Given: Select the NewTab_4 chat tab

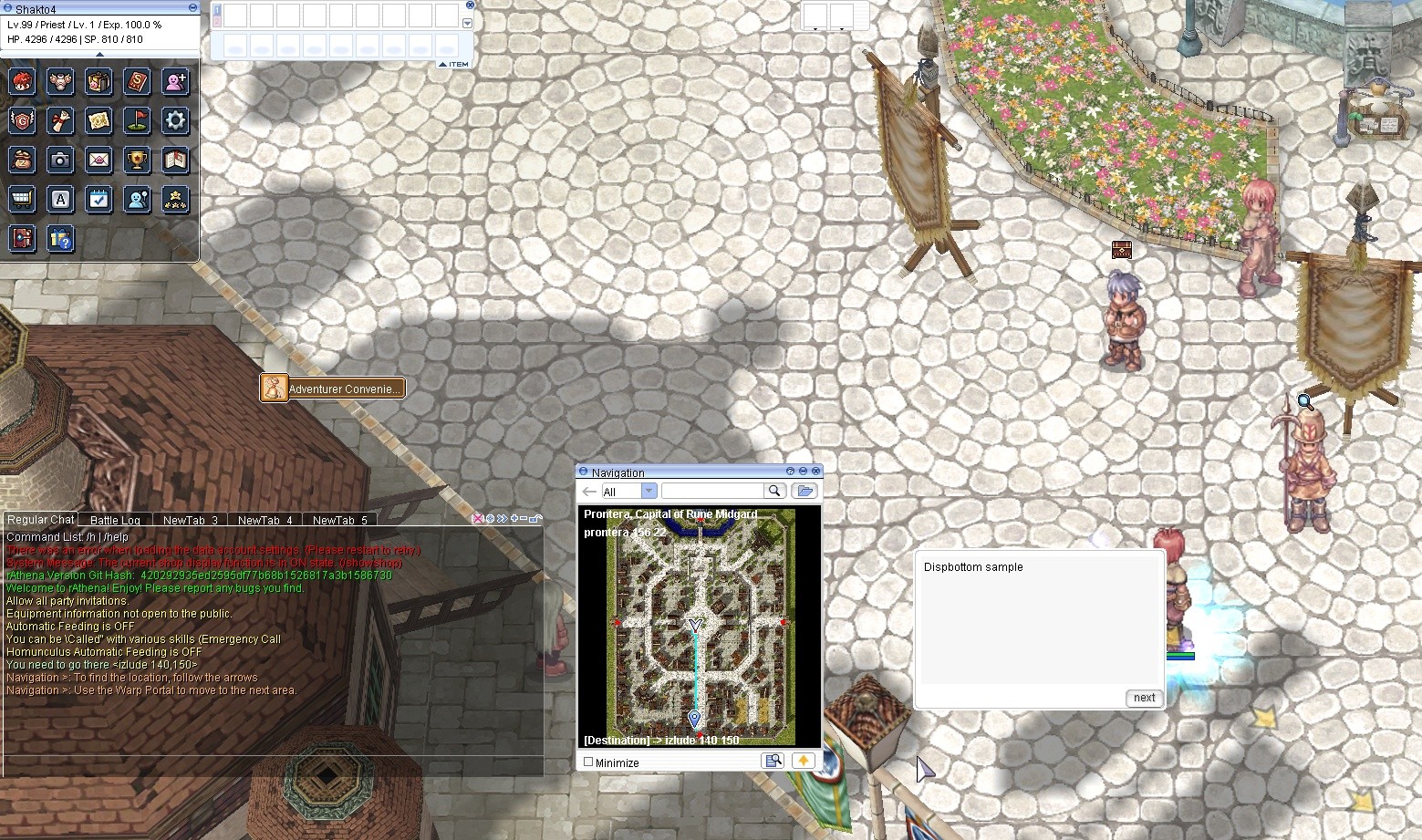Looking at the screenshot, I should pyautogui.click(x=264, y=519).
